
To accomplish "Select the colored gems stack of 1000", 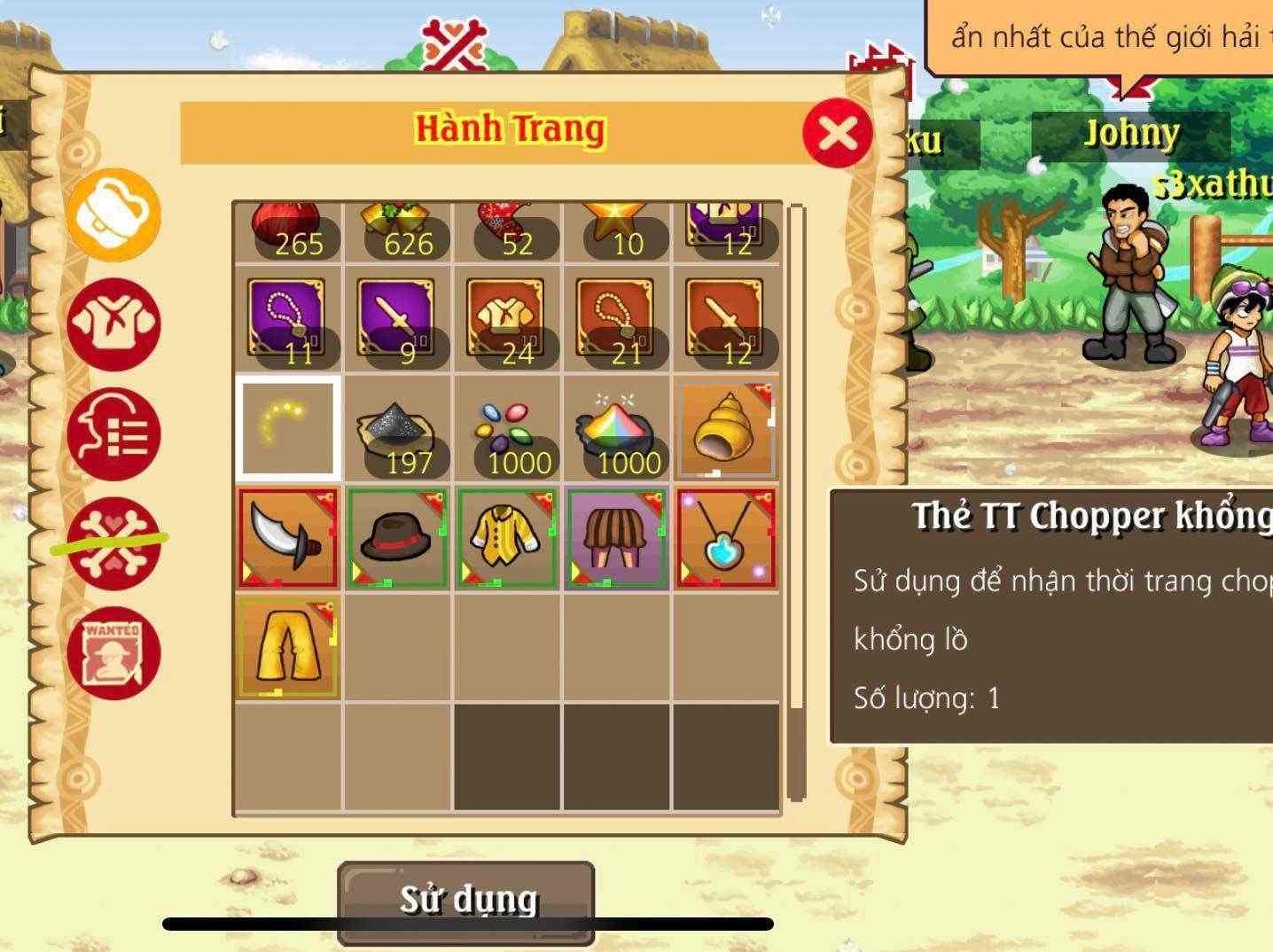I will (x=507, y=428).
